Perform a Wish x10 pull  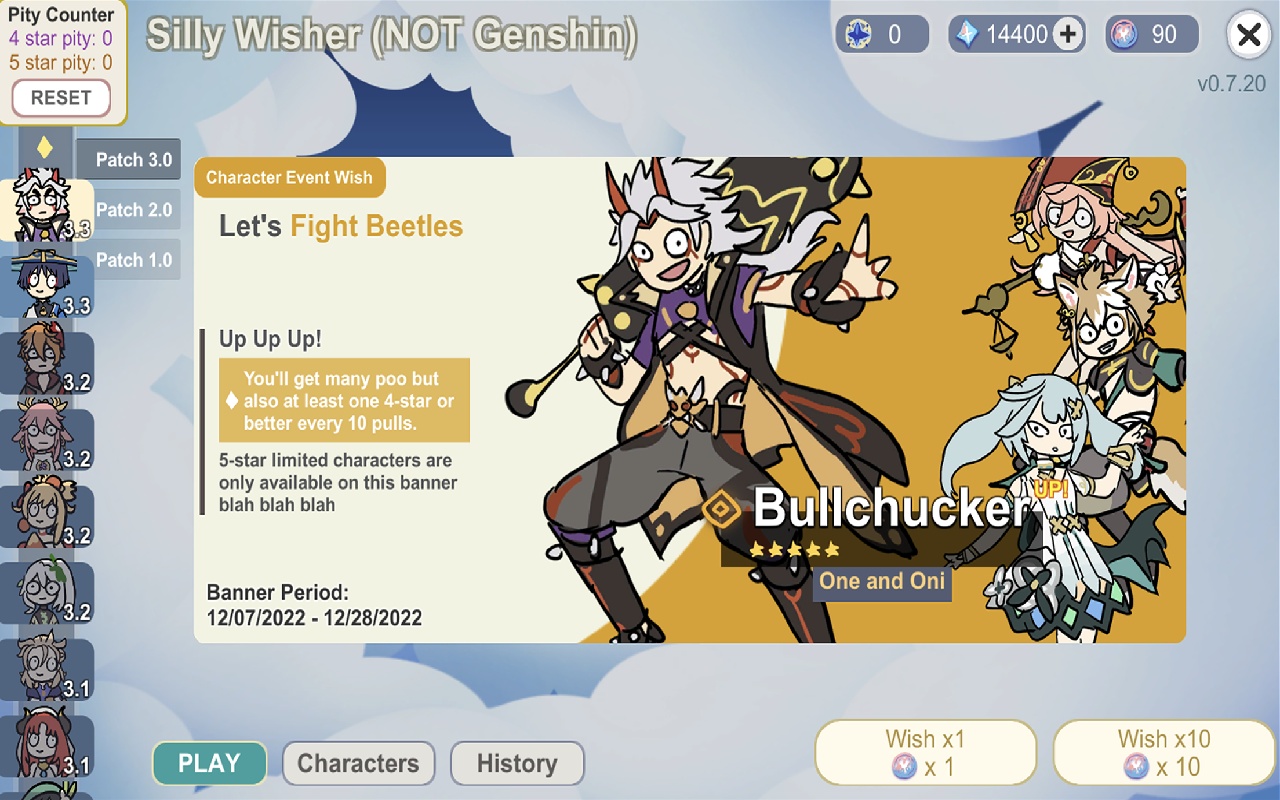1166,751
